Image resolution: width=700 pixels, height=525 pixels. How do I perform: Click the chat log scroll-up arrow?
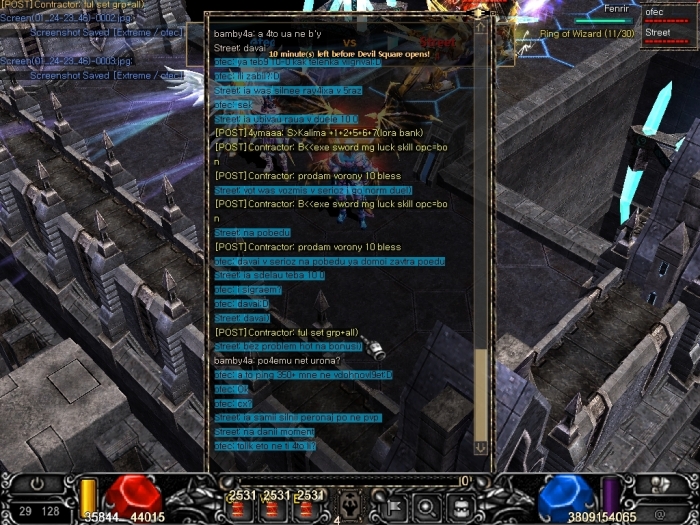click(x=480, y=27)
